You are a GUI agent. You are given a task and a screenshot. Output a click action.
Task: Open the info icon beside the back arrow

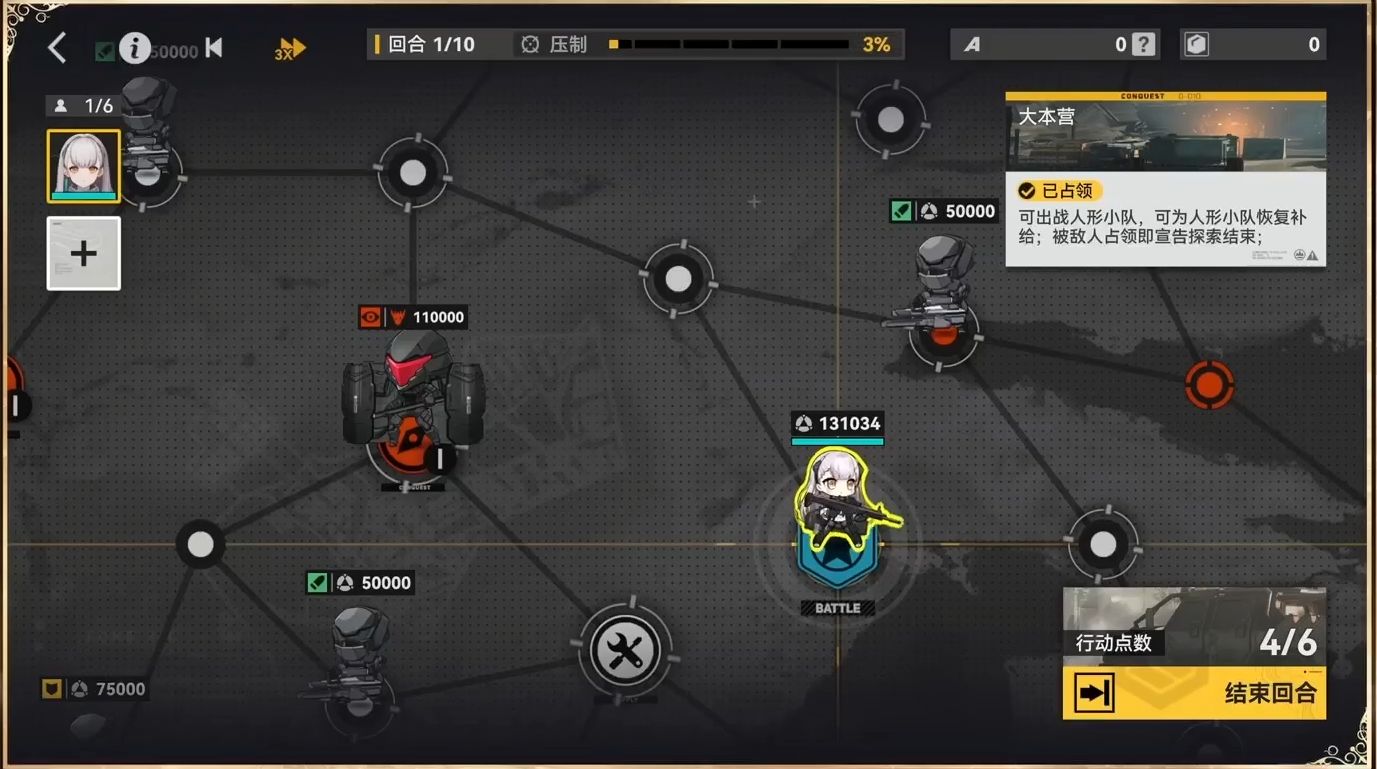134,48
